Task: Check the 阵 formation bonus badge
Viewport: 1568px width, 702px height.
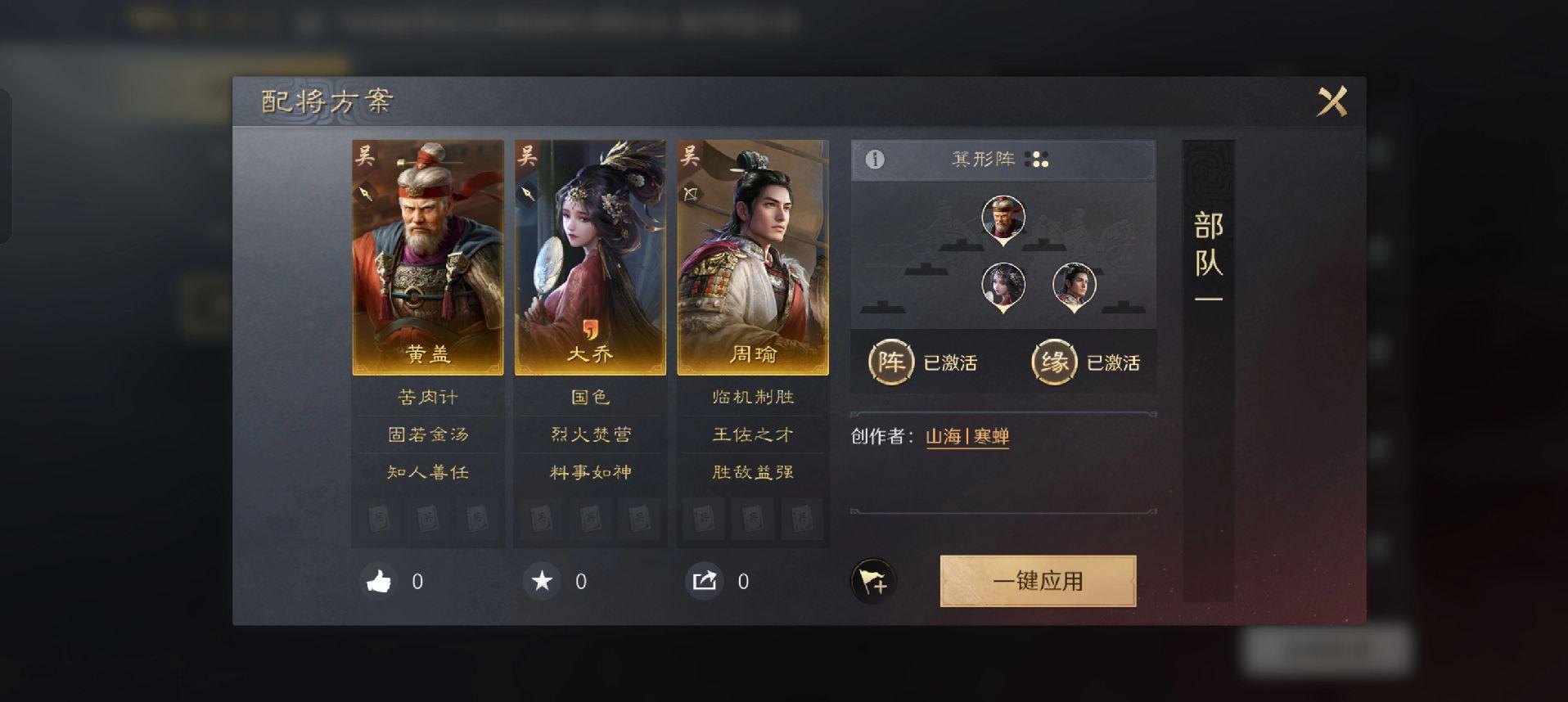Action: tap(890, 362)
